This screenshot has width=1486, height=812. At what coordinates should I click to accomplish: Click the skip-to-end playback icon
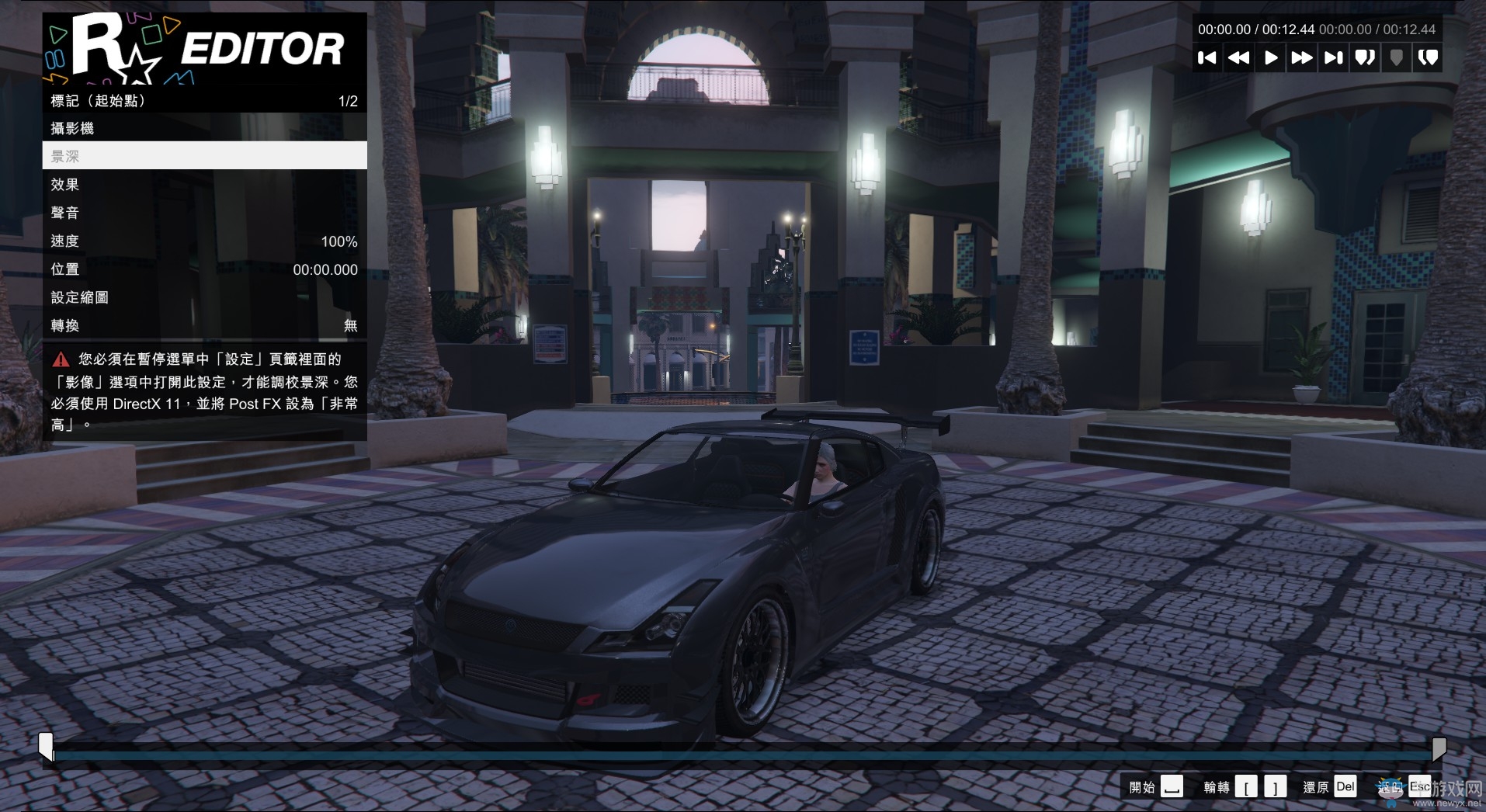coord(1334,57)
